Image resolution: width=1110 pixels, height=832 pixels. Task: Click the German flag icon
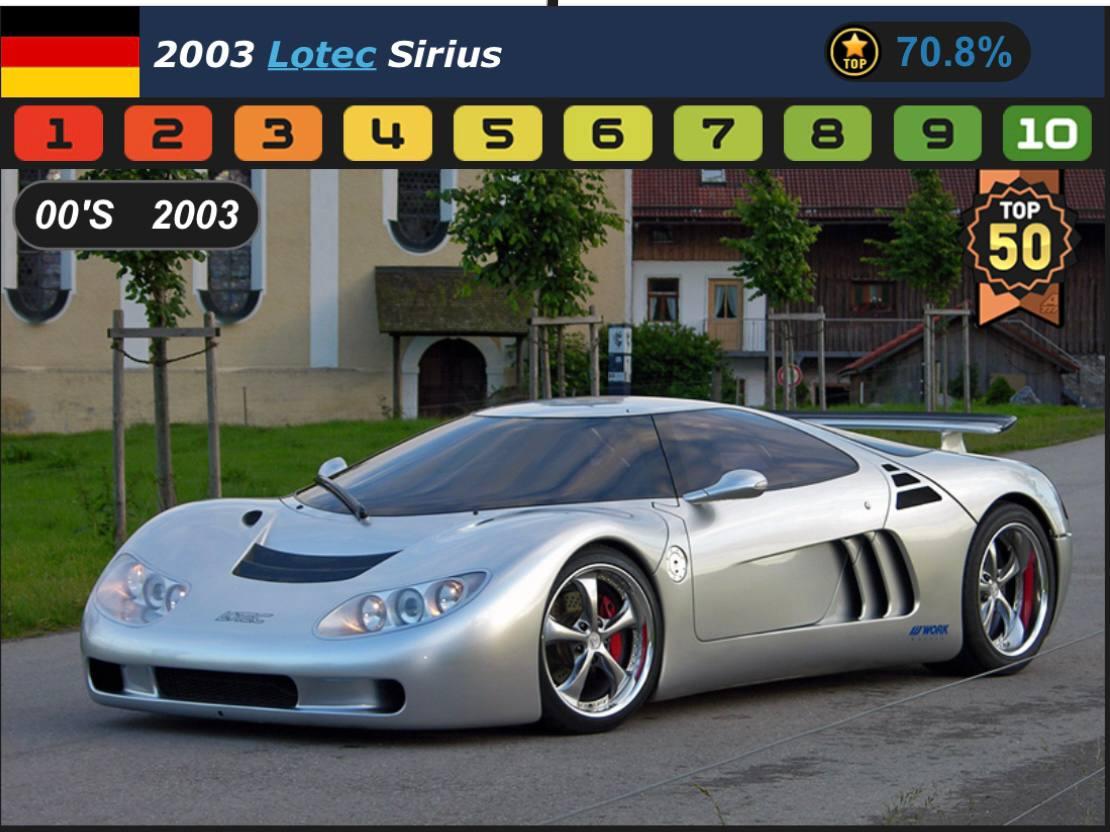click(70, 52)
